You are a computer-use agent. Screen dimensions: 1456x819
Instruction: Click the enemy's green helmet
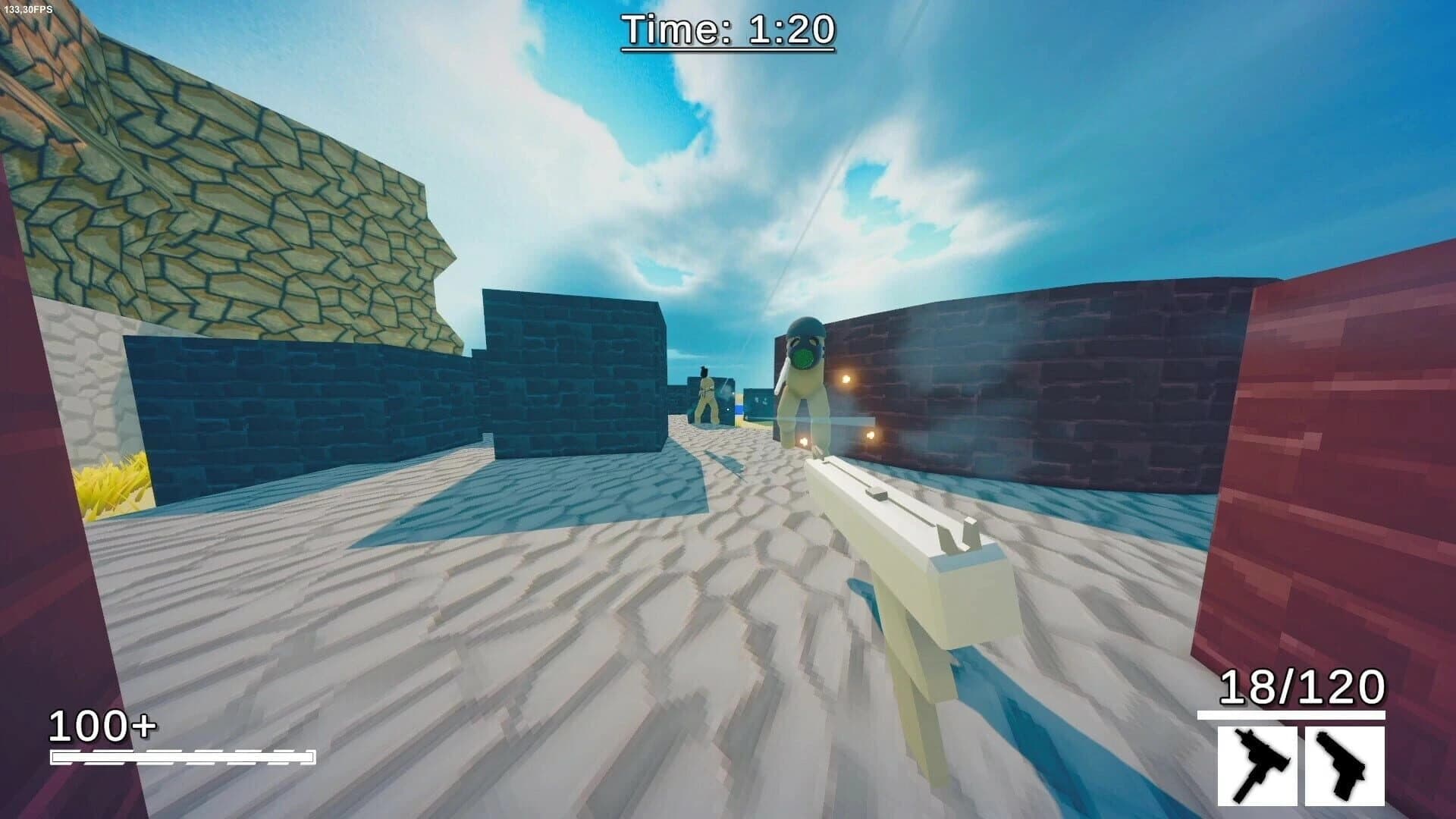[x=805, y=328]
